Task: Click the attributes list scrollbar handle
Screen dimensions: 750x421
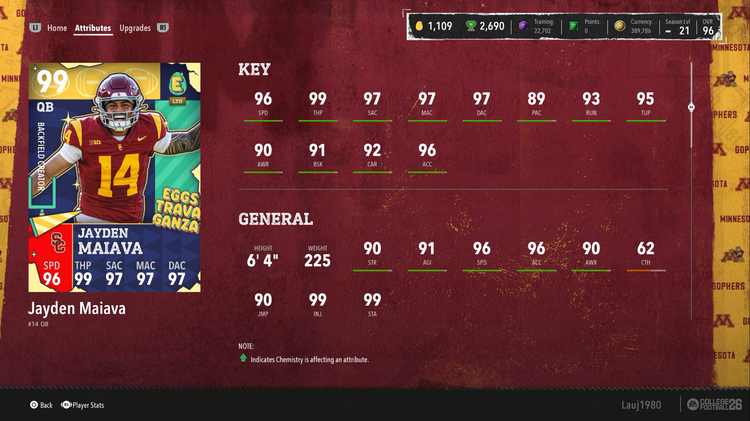Action: pos(691,106)
